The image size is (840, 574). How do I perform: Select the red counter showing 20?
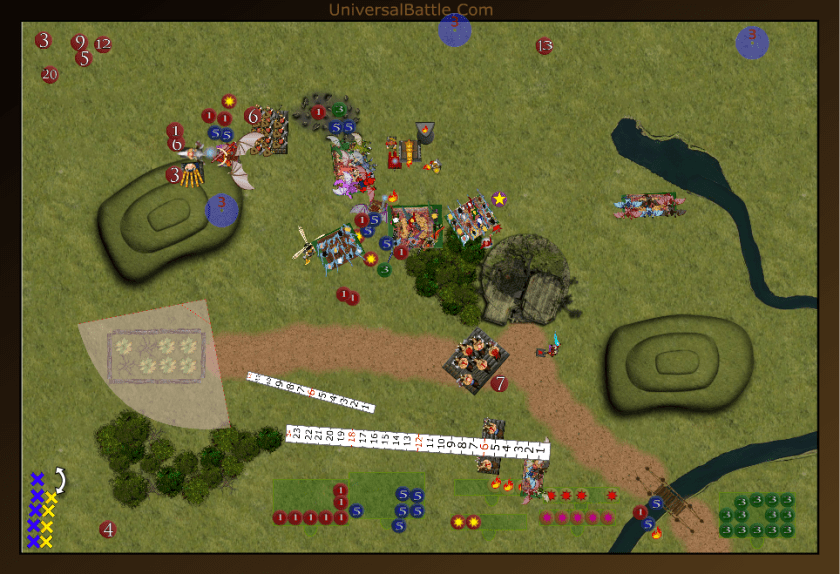pyautogui.click(x=50, y=74)
